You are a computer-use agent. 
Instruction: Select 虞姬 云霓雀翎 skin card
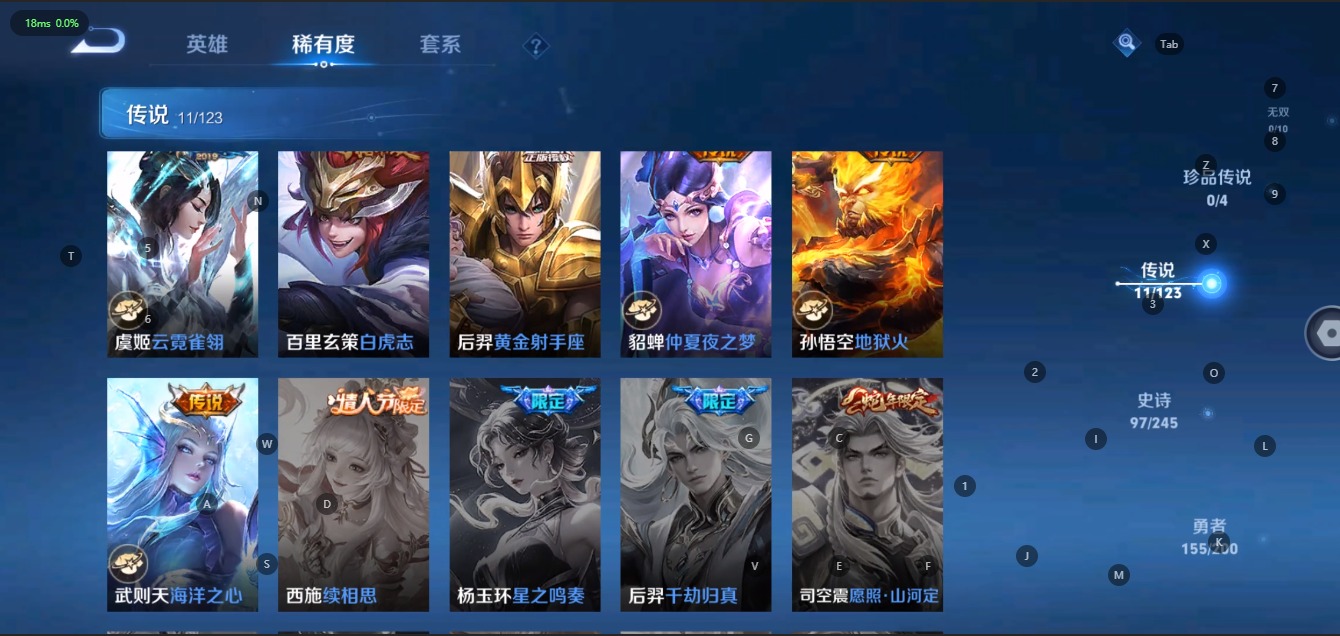(182, 254)
